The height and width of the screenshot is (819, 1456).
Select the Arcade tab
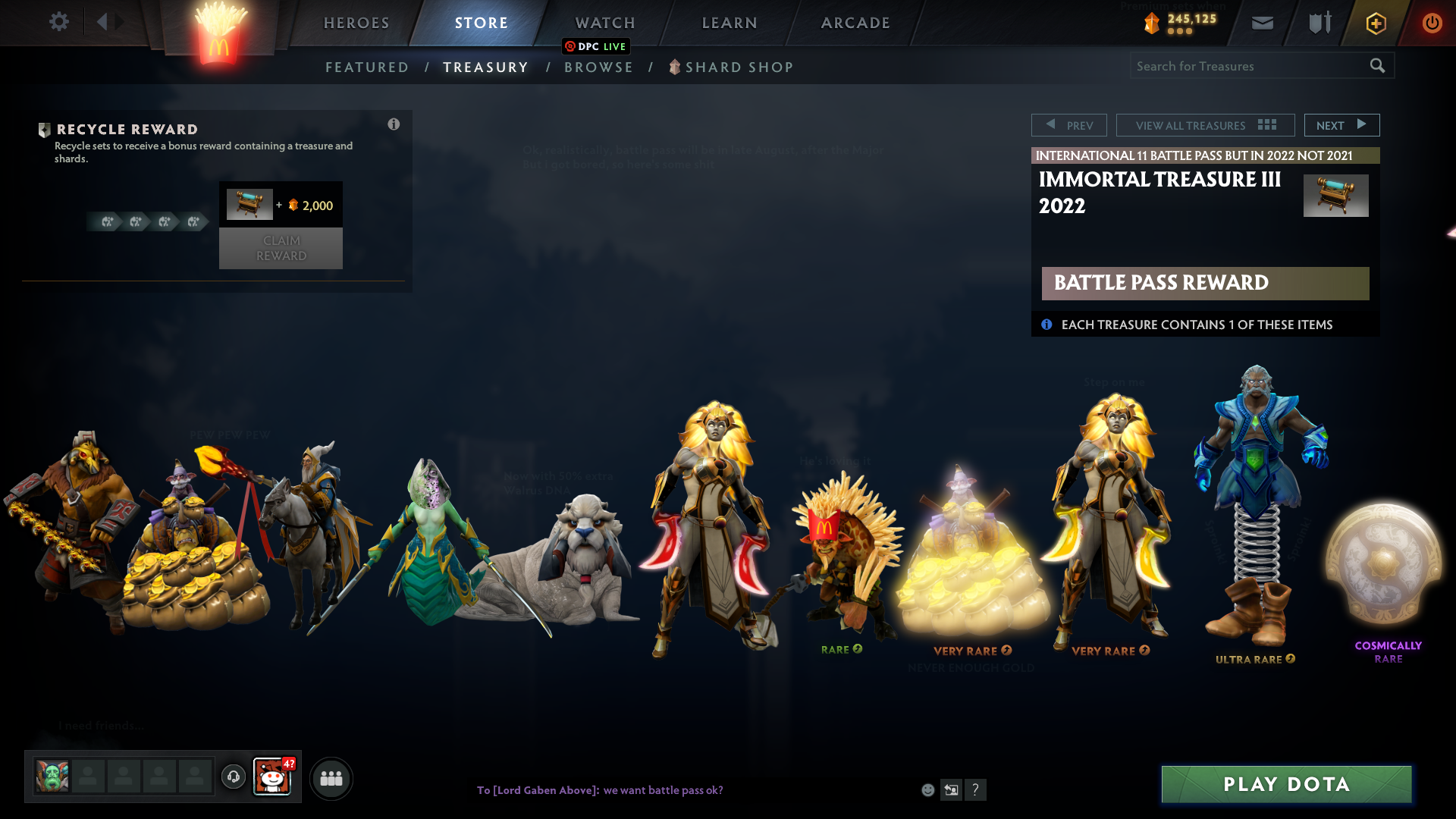click(855, 23)
